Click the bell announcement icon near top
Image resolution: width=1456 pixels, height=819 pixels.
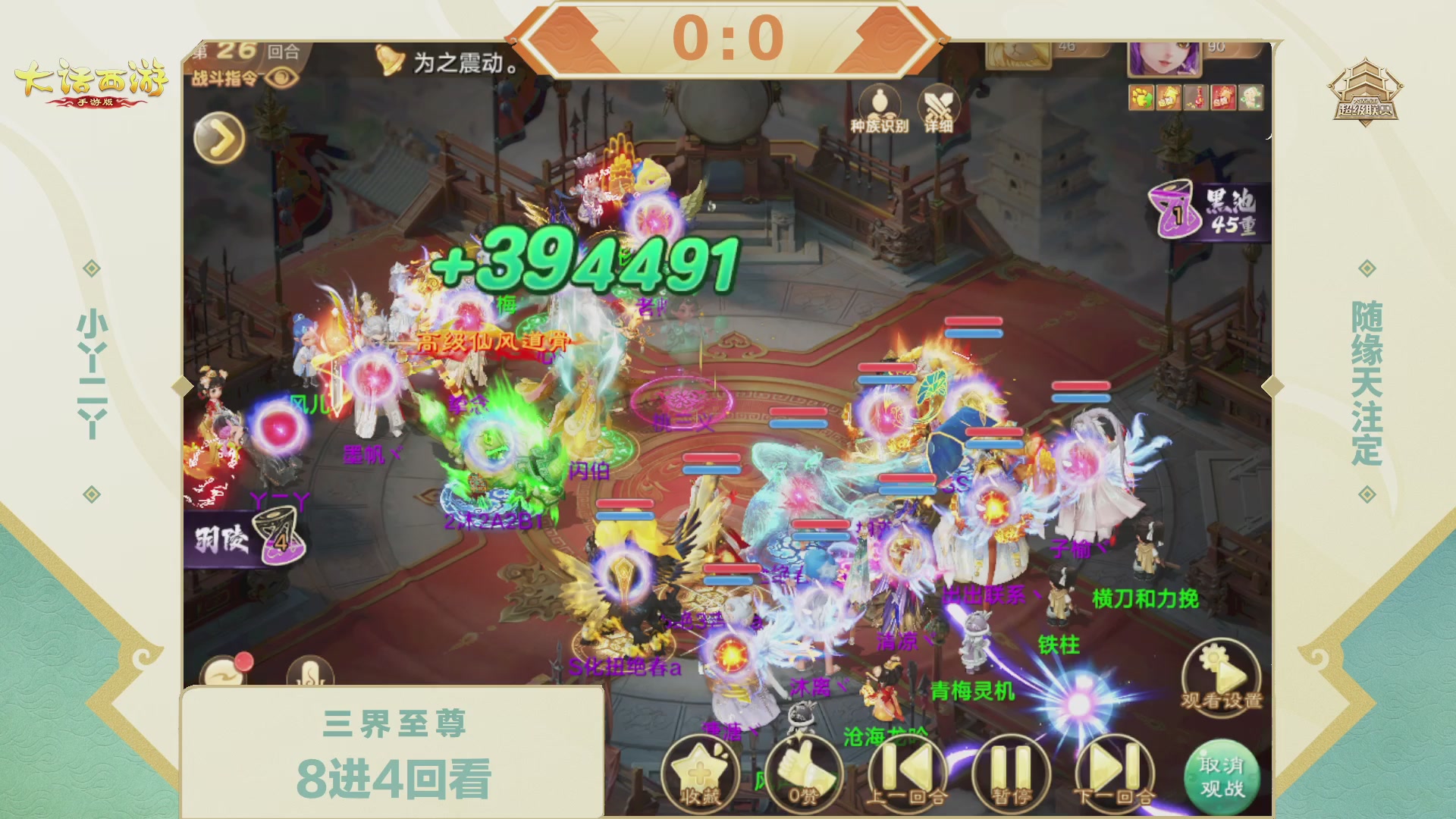click(389, 59)
